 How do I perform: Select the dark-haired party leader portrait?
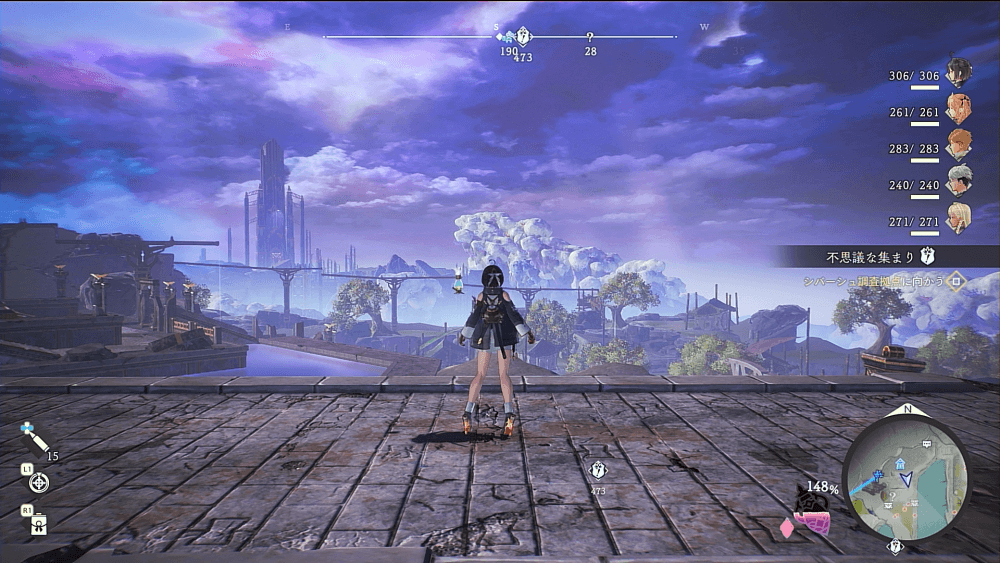click(960, 72)
